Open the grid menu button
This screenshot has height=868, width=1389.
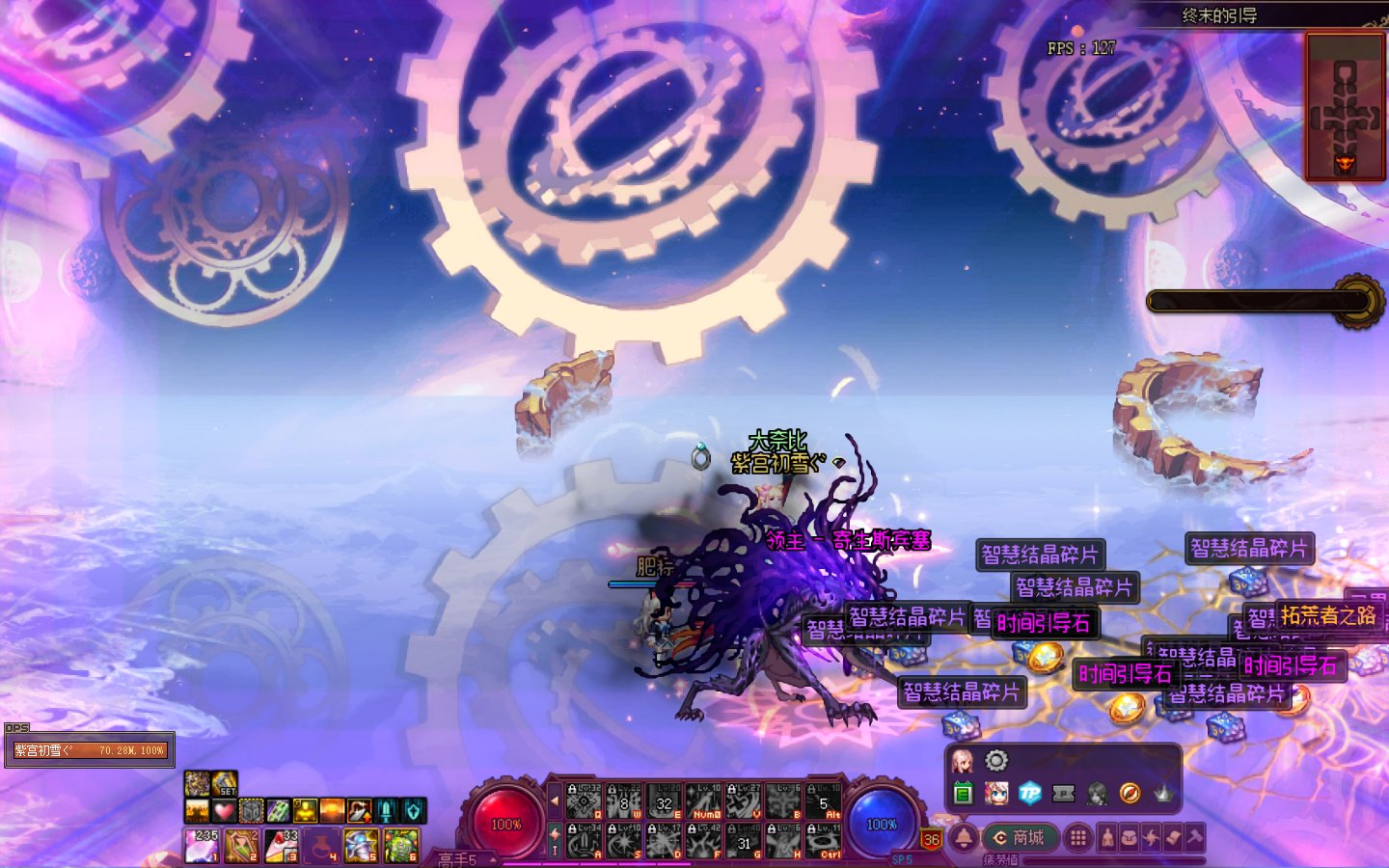tap(1078, 837)
